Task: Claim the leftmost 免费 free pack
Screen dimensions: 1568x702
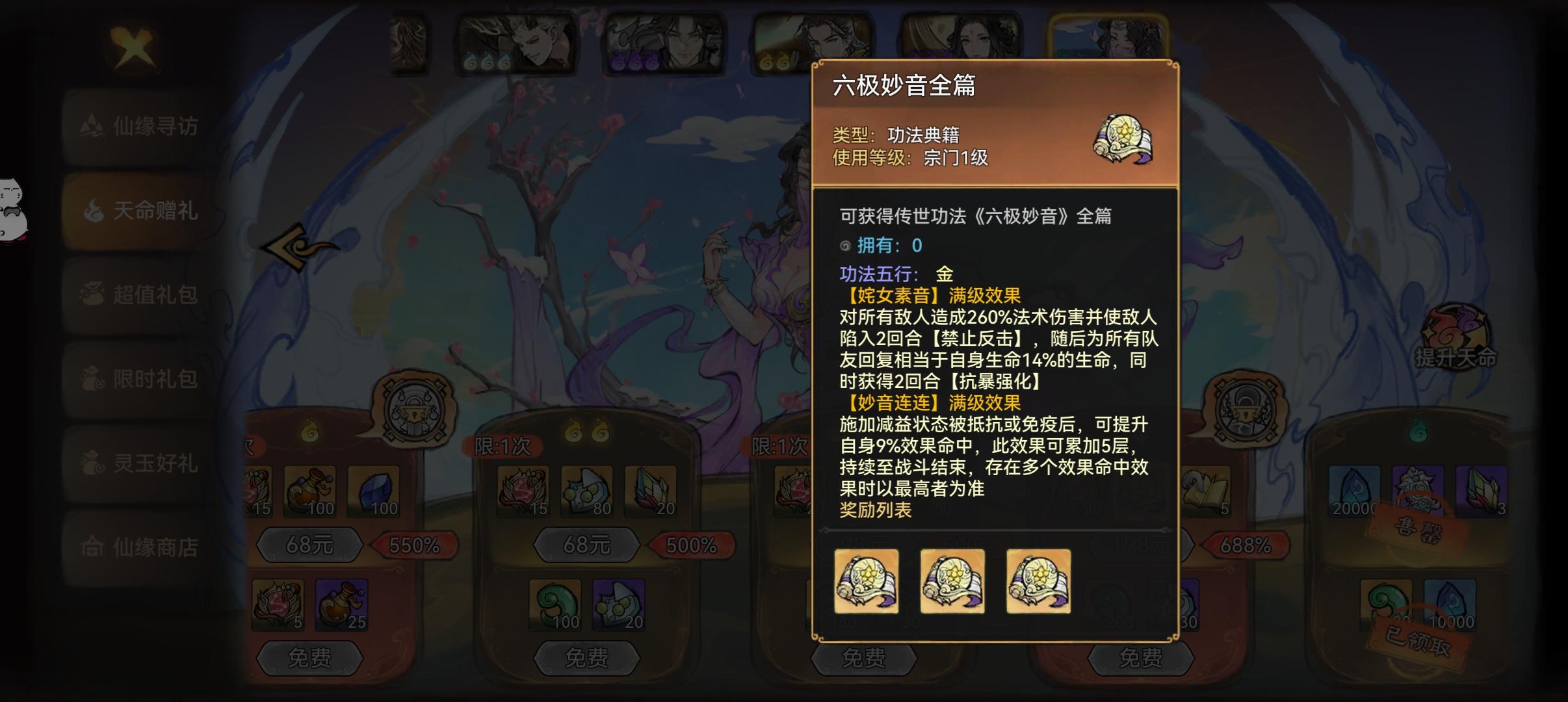Action: 311,659
